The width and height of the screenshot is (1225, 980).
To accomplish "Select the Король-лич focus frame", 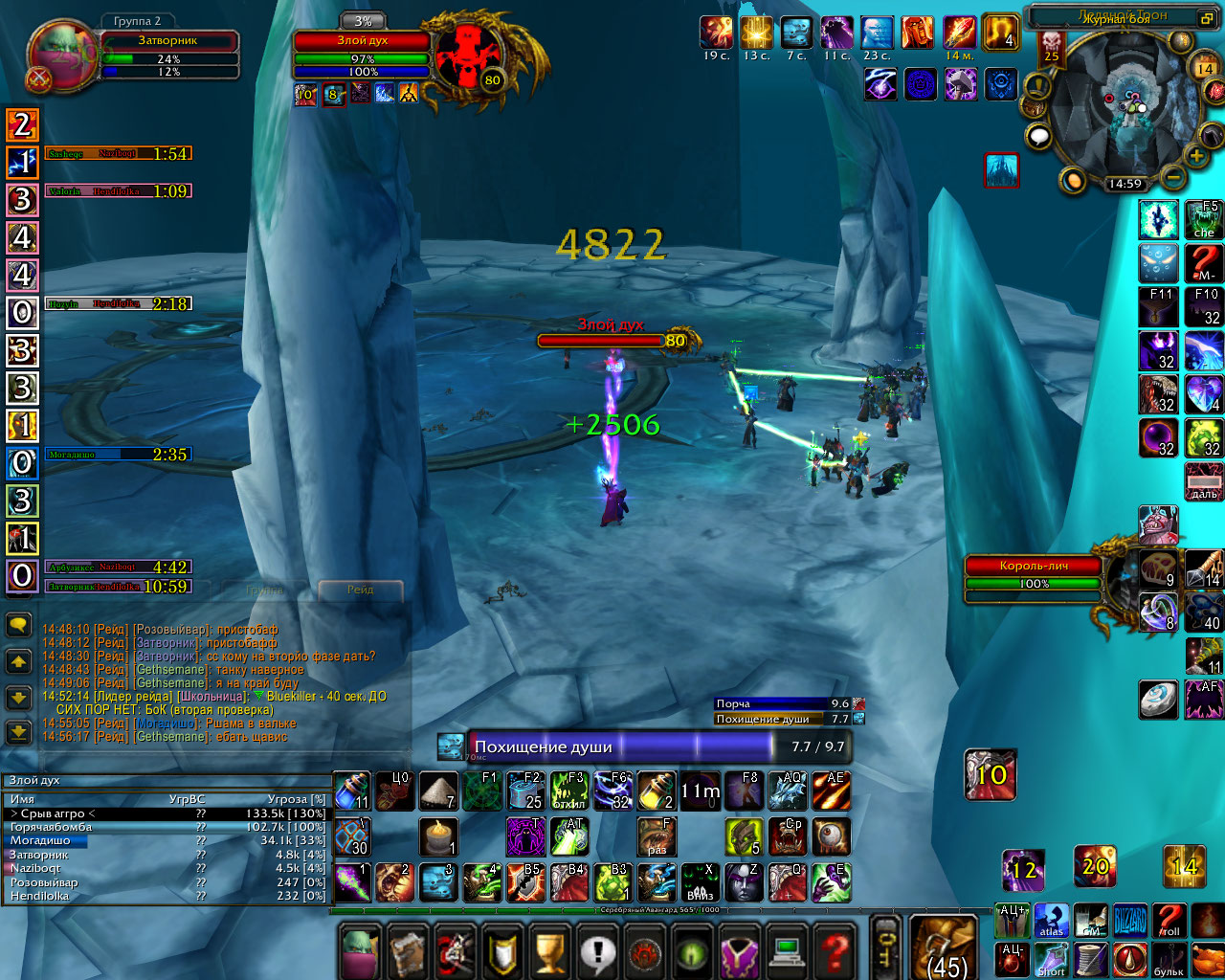I will tap(1034, 574).
